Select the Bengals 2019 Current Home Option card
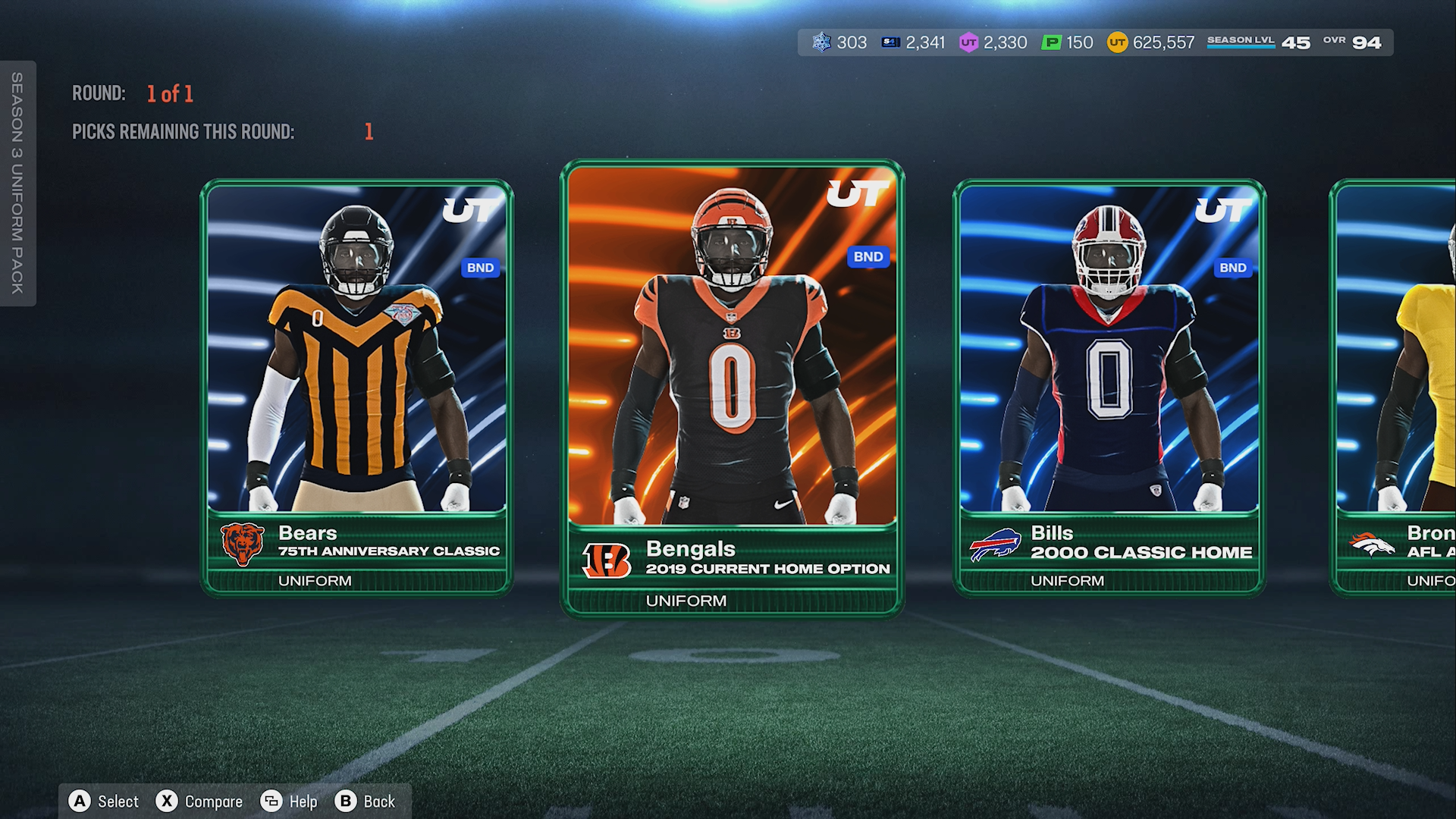Image resolution: width=1456 pixels, height=819 pixels. pyautogui.click(x=732, y=387)
